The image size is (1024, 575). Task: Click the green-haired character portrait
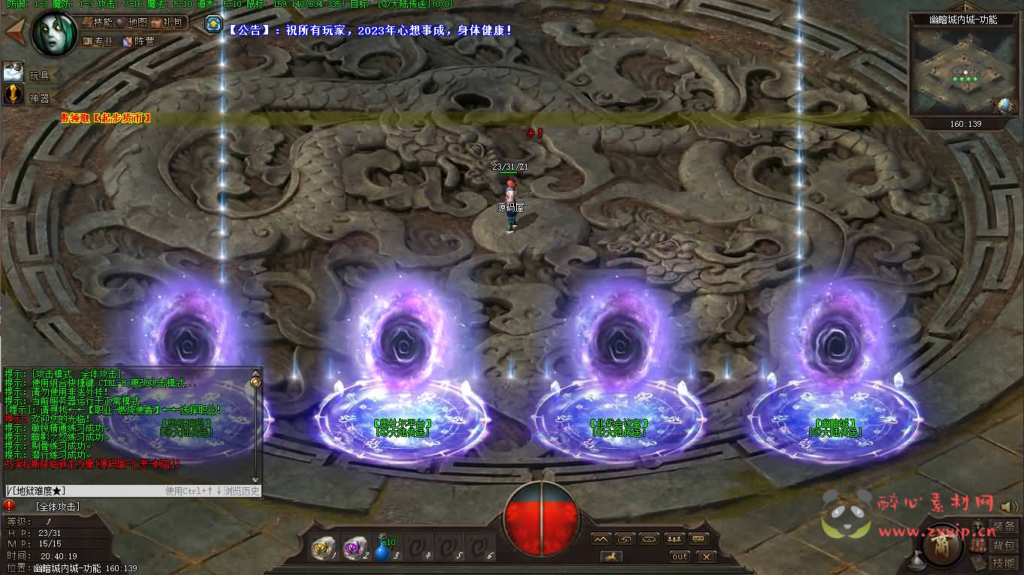(x=54, y=31)
